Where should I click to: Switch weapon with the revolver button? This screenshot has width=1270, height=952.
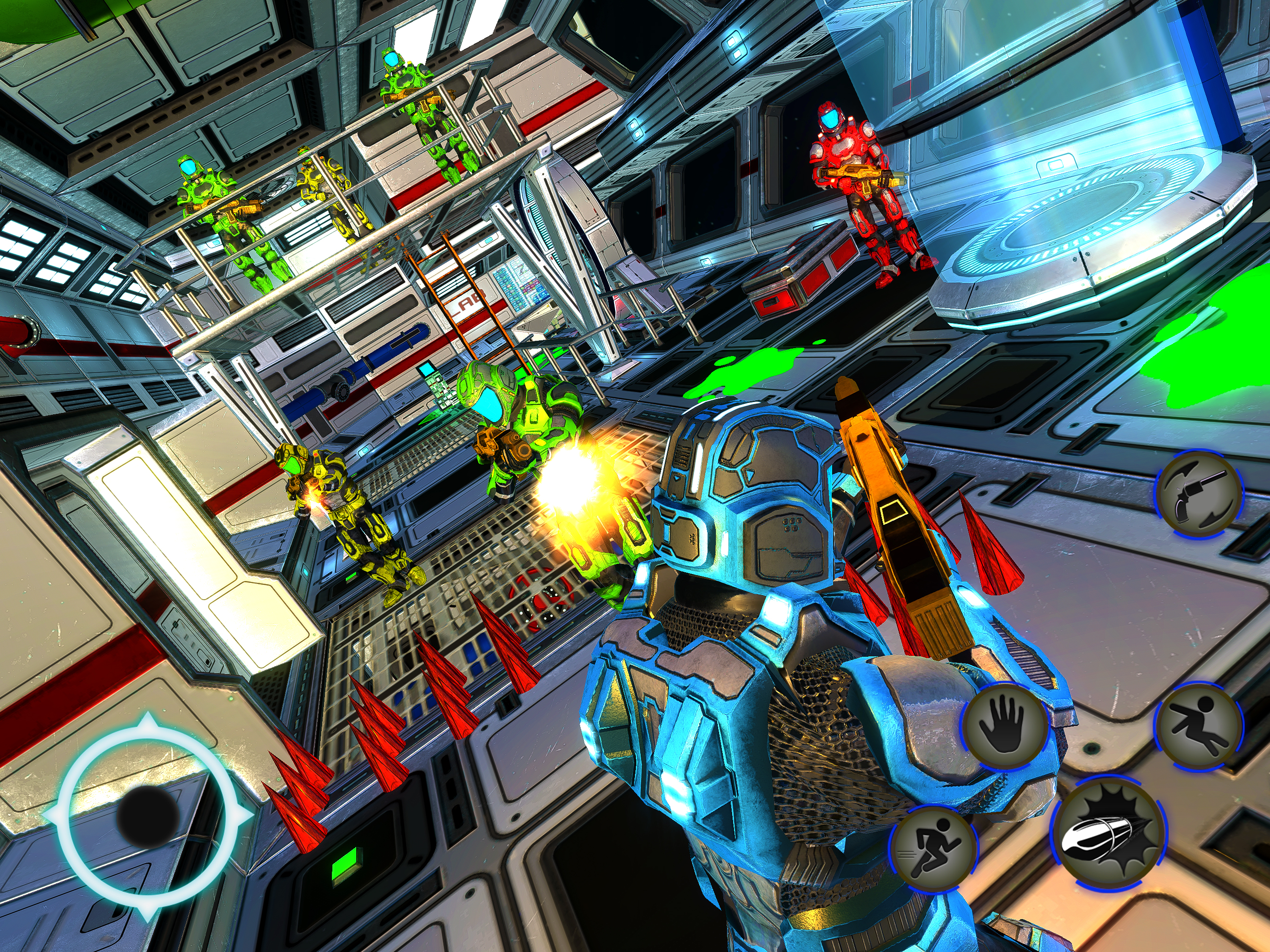[1199, 494]
